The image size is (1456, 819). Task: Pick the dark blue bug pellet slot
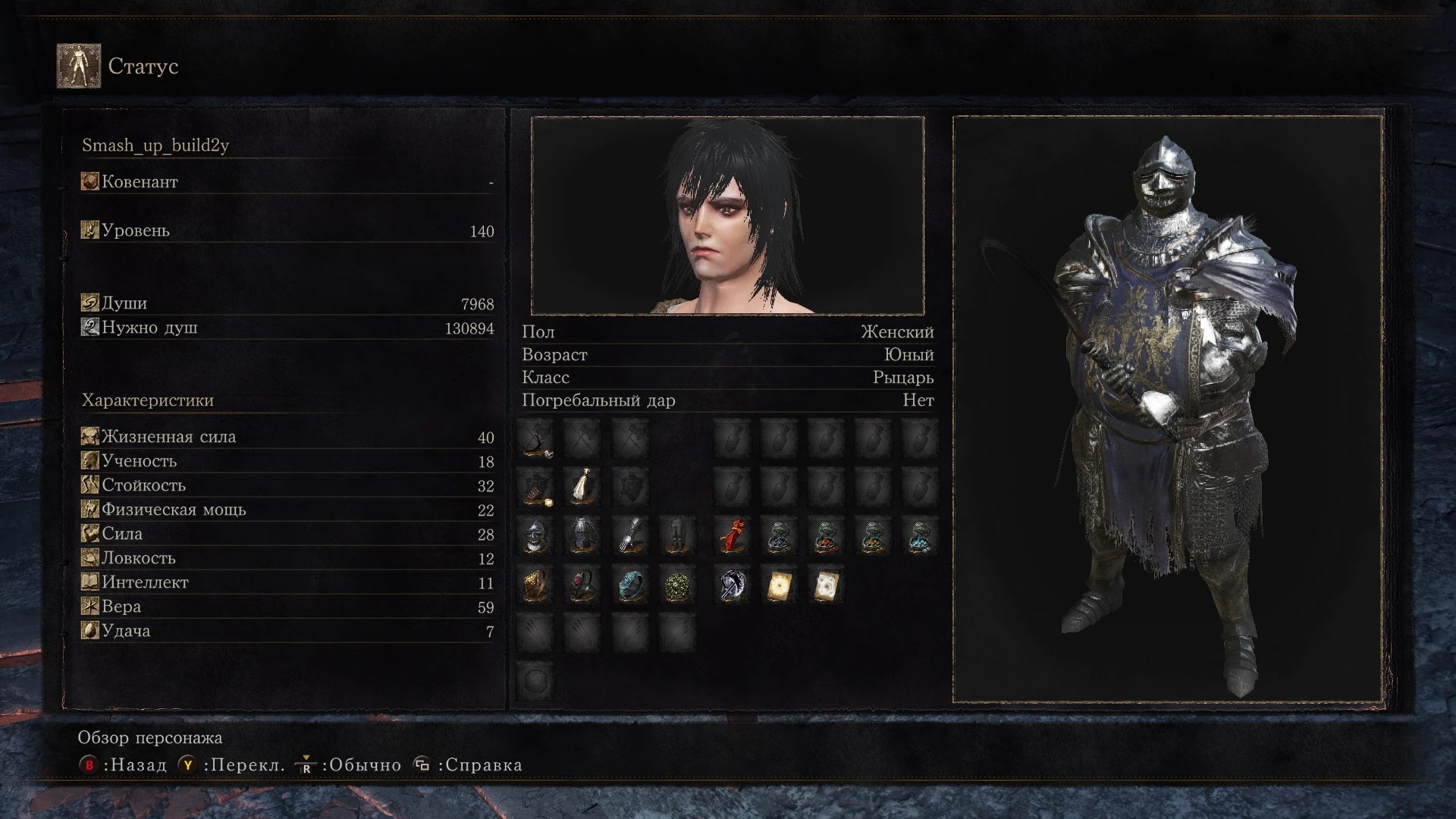[779, 536]
